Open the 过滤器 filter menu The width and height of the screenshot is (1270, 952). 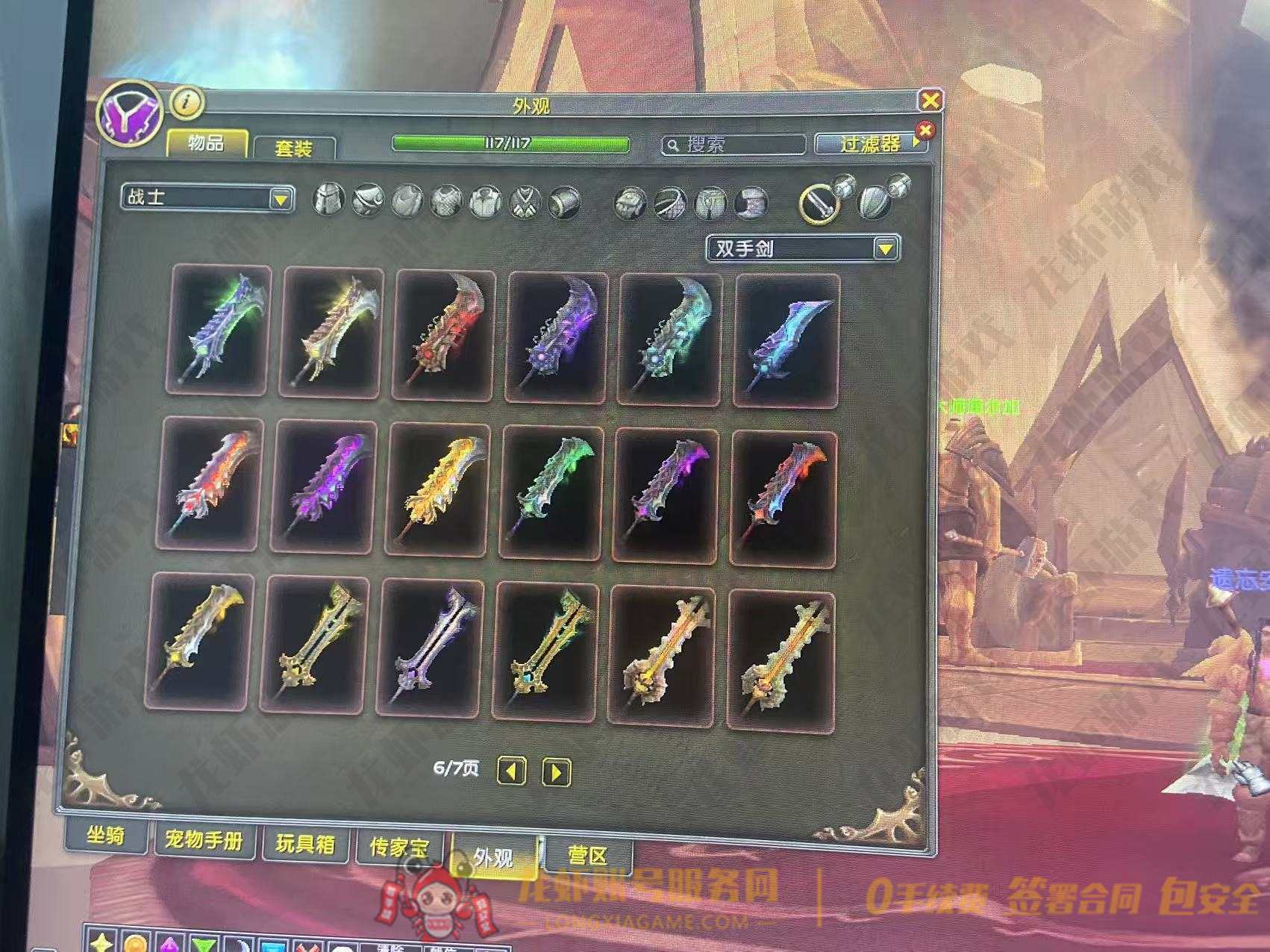coord(869,143)
